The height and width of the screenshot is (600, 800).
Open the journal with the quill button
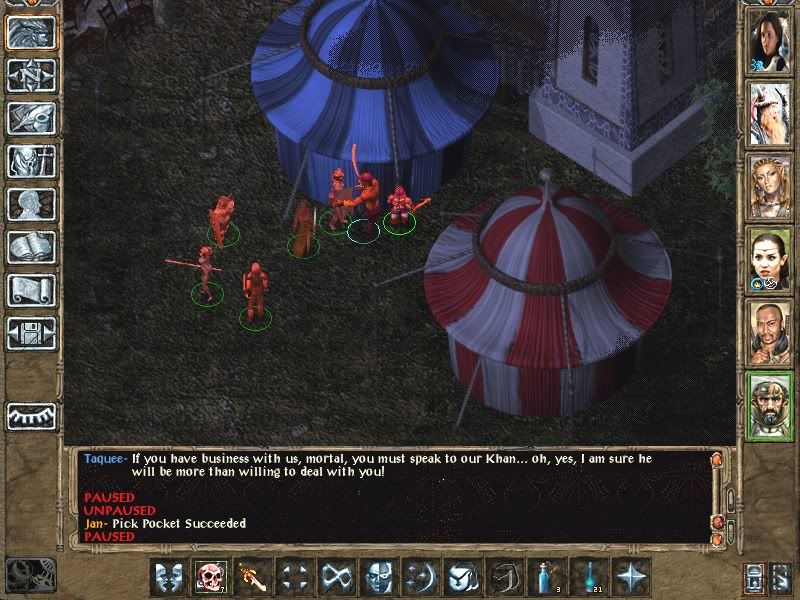(31, 118)
